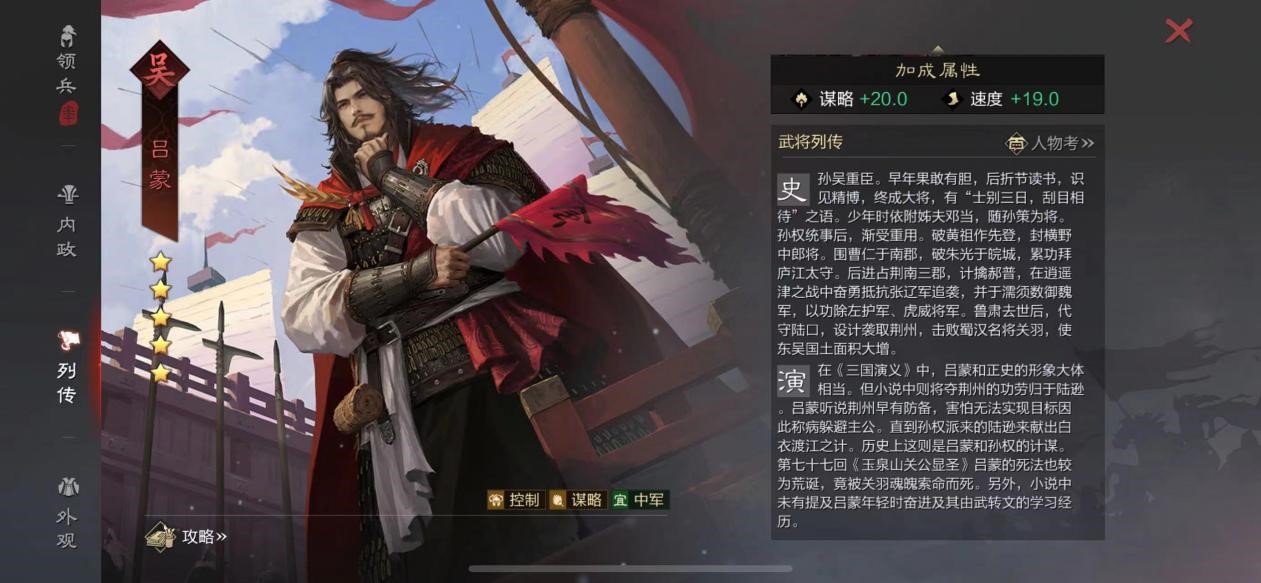Close the general profile screen
The image size is (1261, 583).
coord(1178,31)
